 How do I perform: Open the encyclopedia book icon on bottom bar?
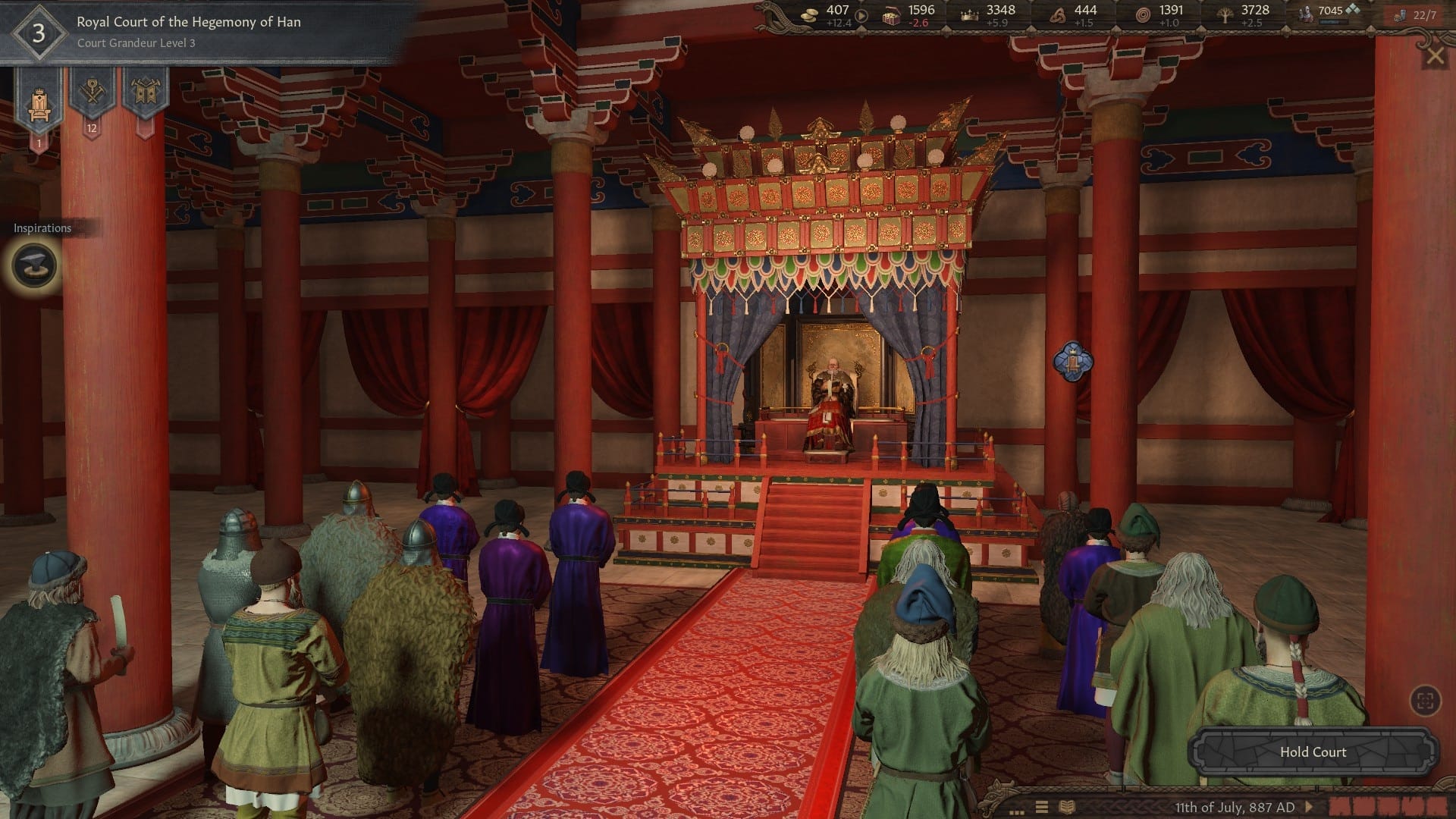[1068, 805]
